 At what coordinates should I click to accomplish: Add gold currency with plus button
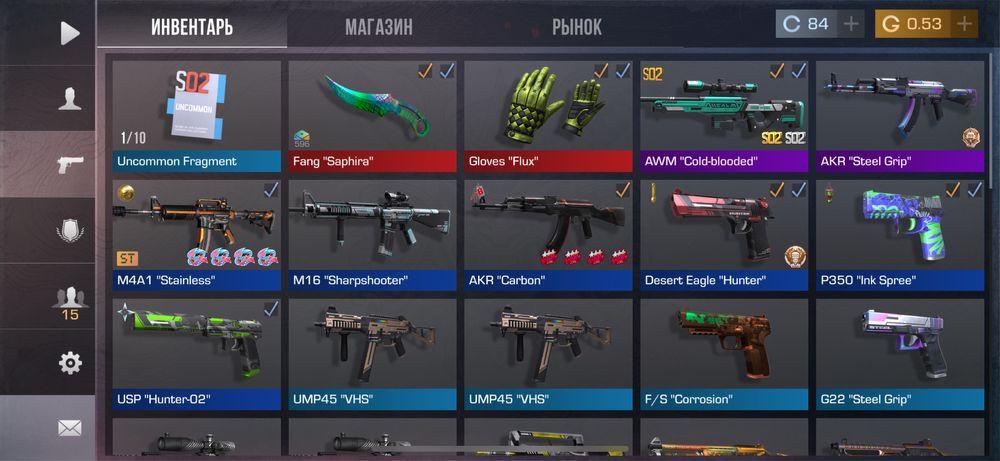(964, 24)
